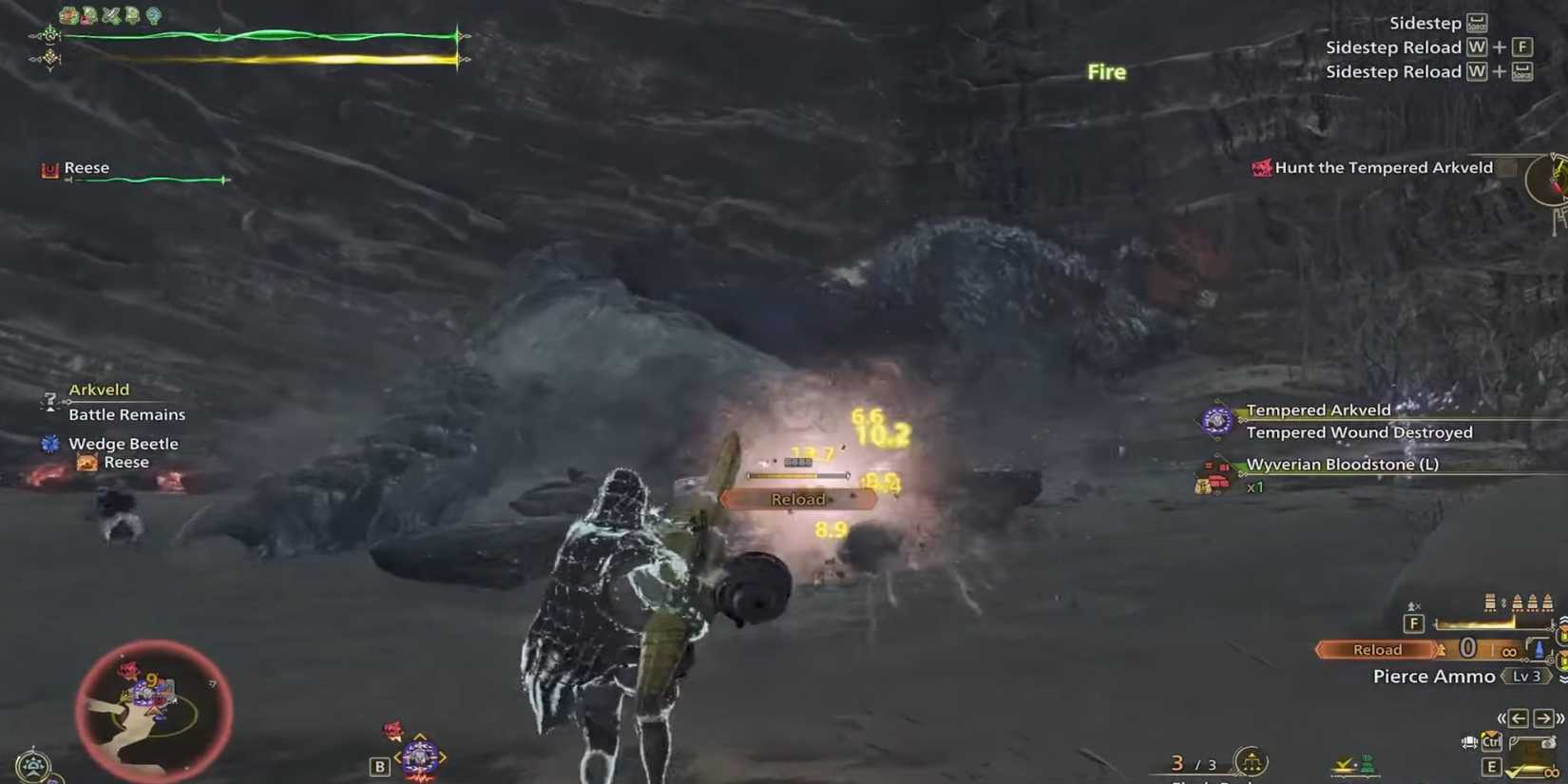The height and width of the screenshot is (784, 1568).
Task: Click the Sidestep Reload keybind label
Action: [x=1395, y=47]
